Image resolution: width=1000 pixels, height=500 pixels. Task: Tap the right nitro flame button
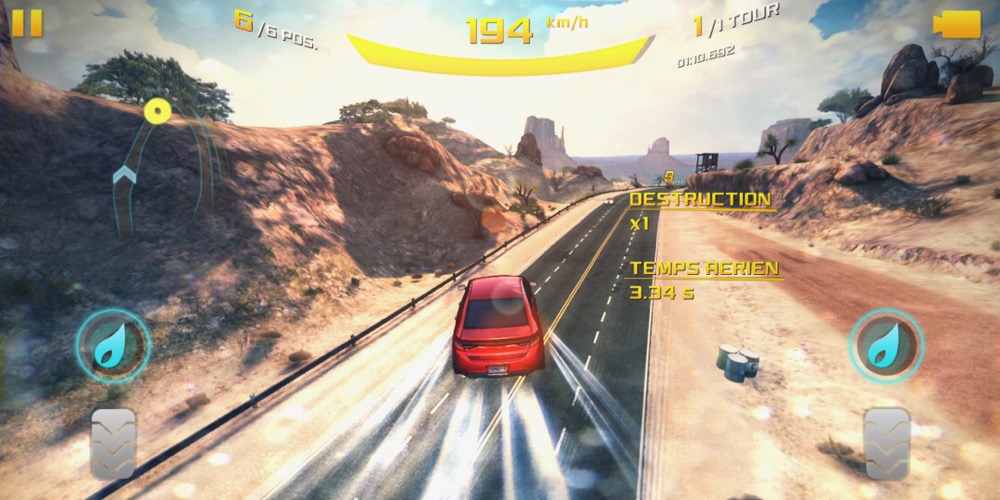pyautogui.click(x=886, y=346)
